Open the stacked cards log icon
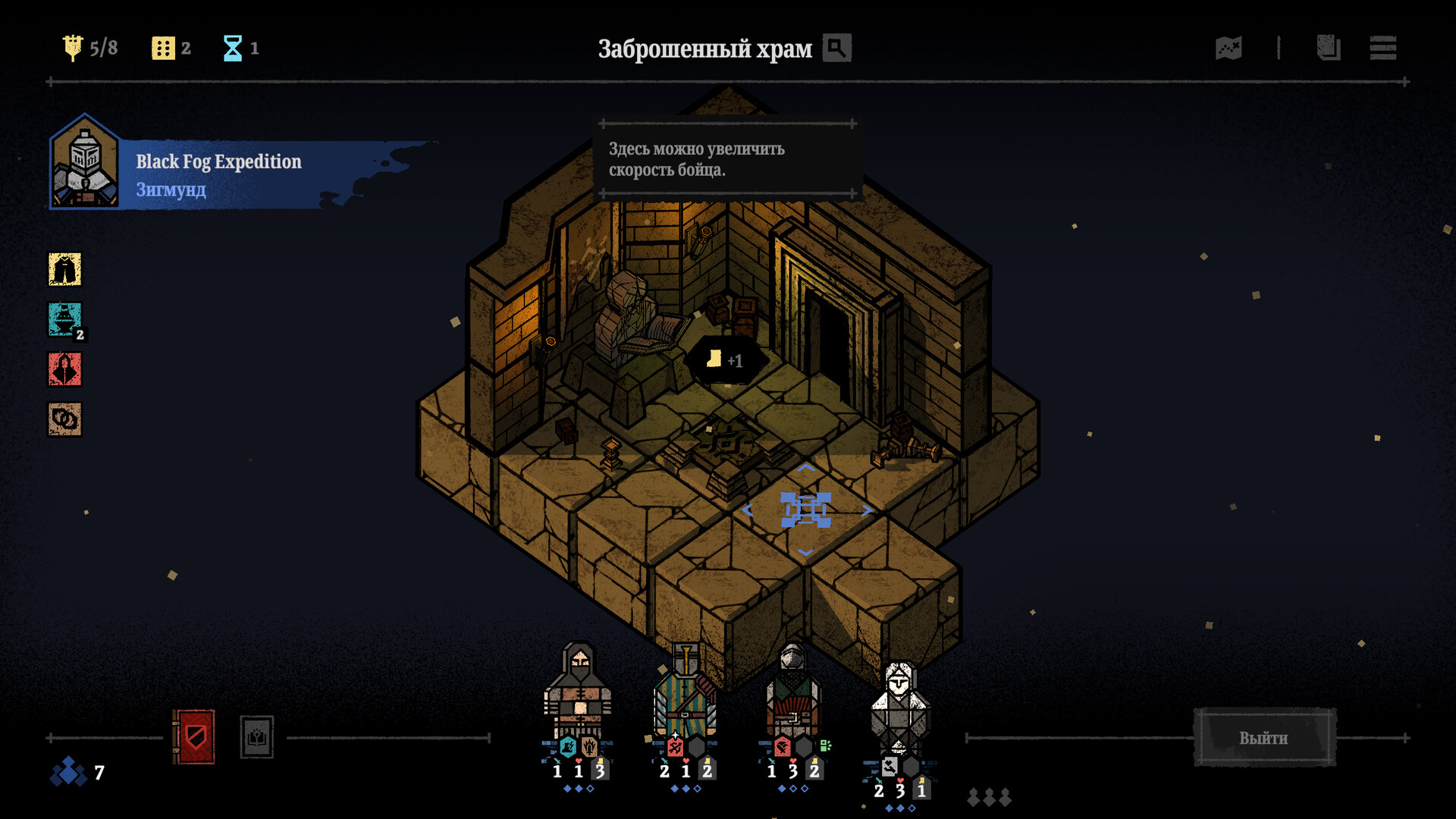The image size is (1456, 819). coord(1328,48)
